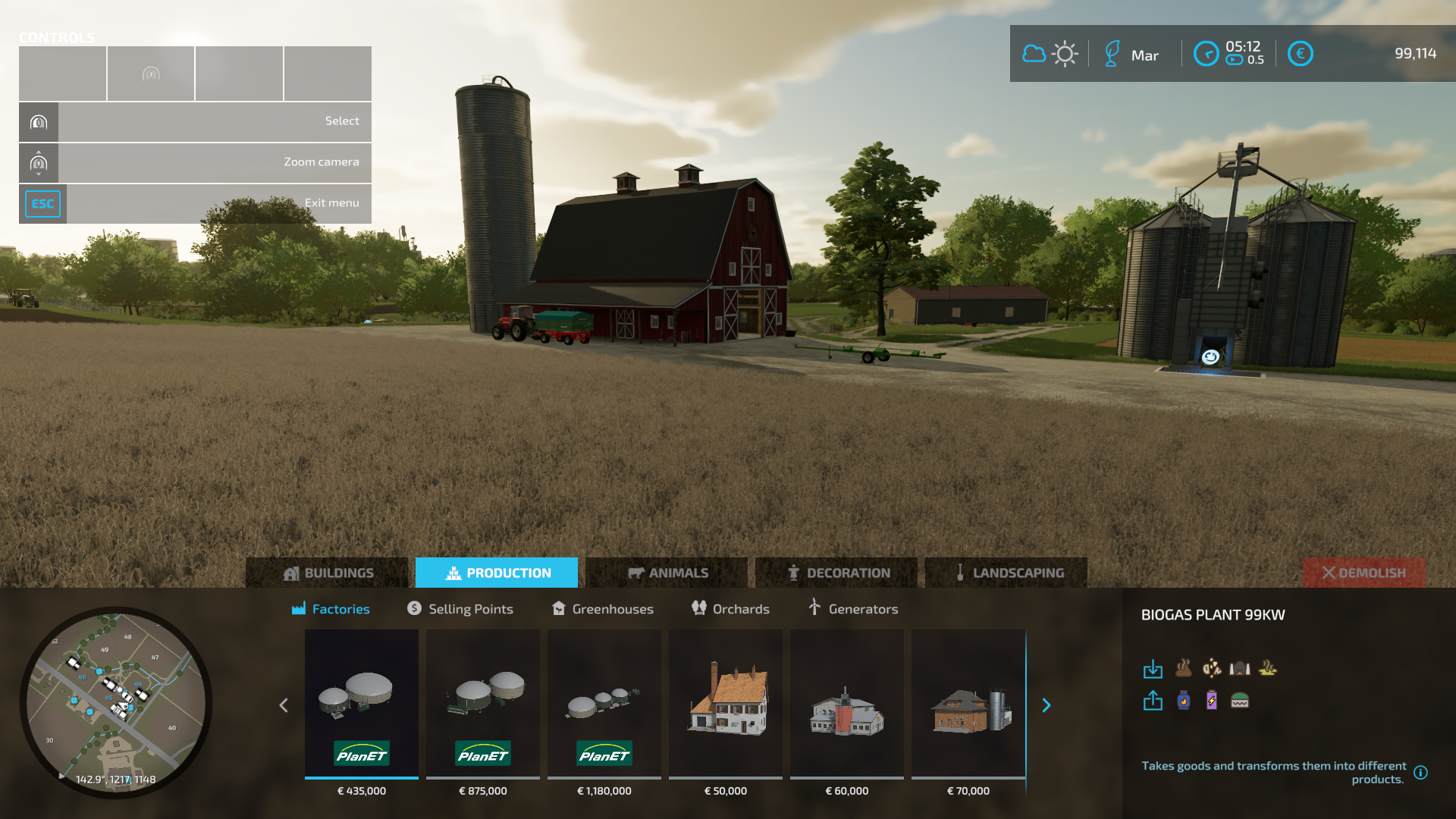Switch to the Generators subcategory
This screenshot has width=1456, height=819.
click(x=853, y=609)
